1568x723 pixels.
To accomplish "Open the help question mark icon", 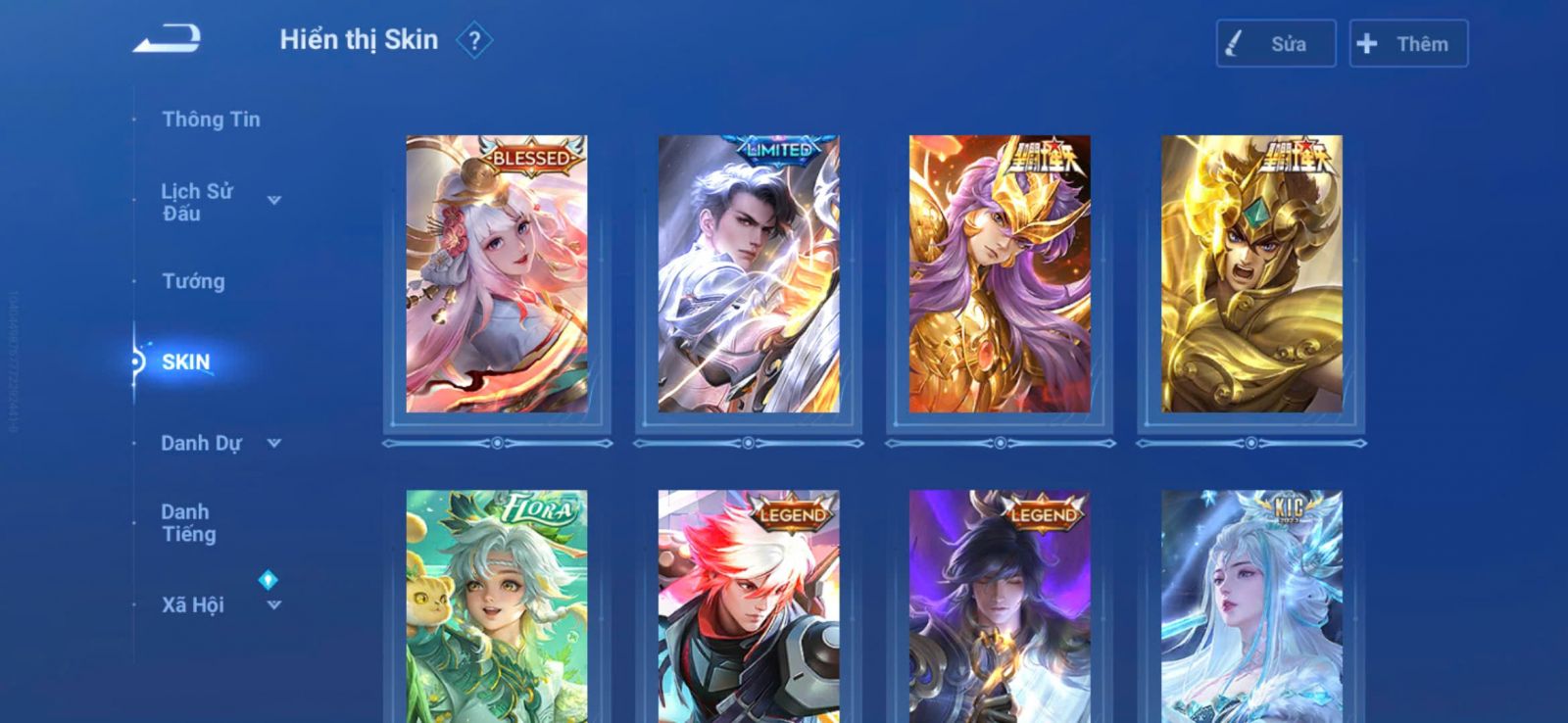I will pos(474,41).
